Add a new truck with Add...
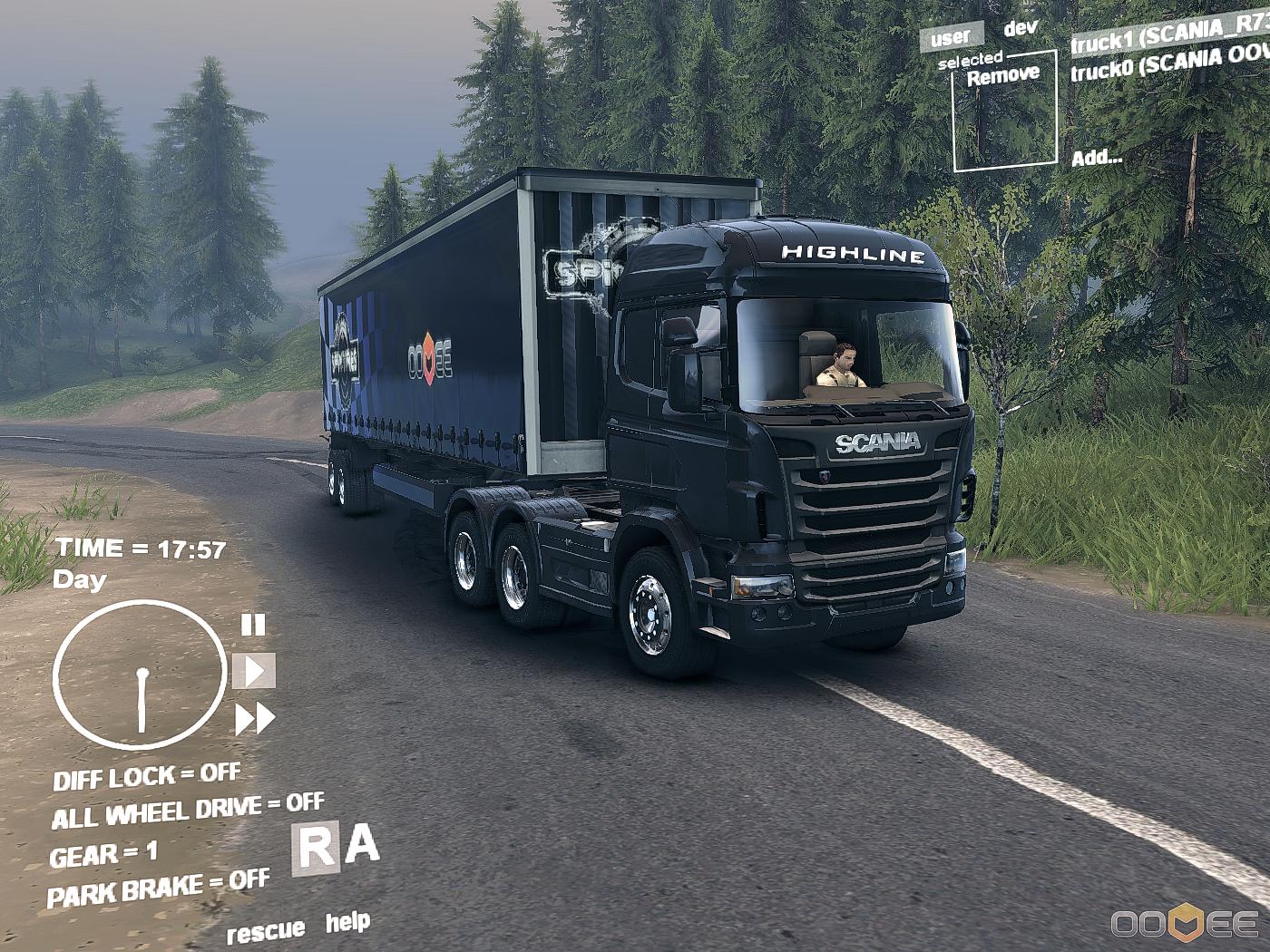This screenshot has height=952, width=1270. pyautogui.click(x=1097, y=158)
